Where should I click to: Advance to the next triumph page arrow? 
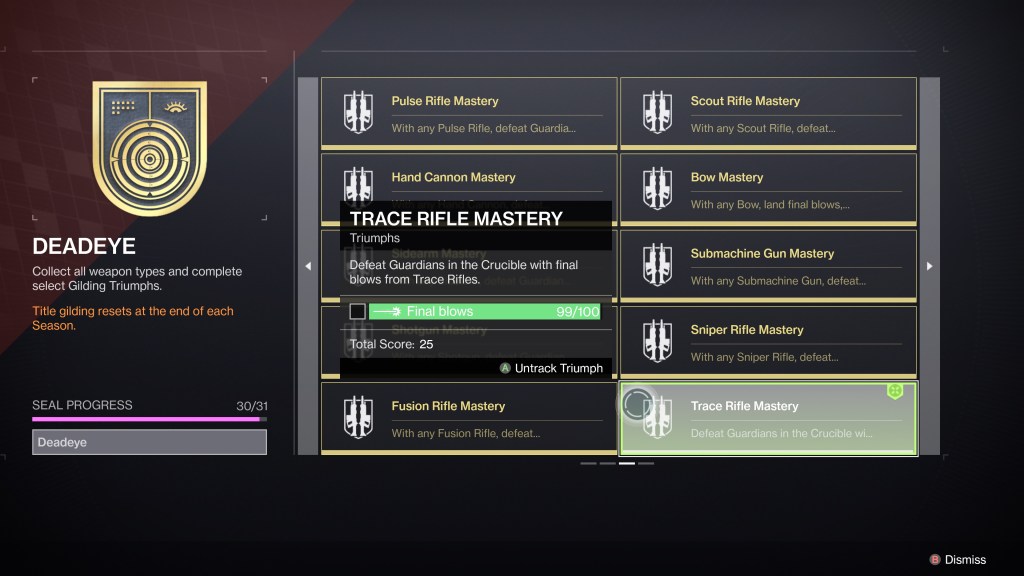pos(930,266)
